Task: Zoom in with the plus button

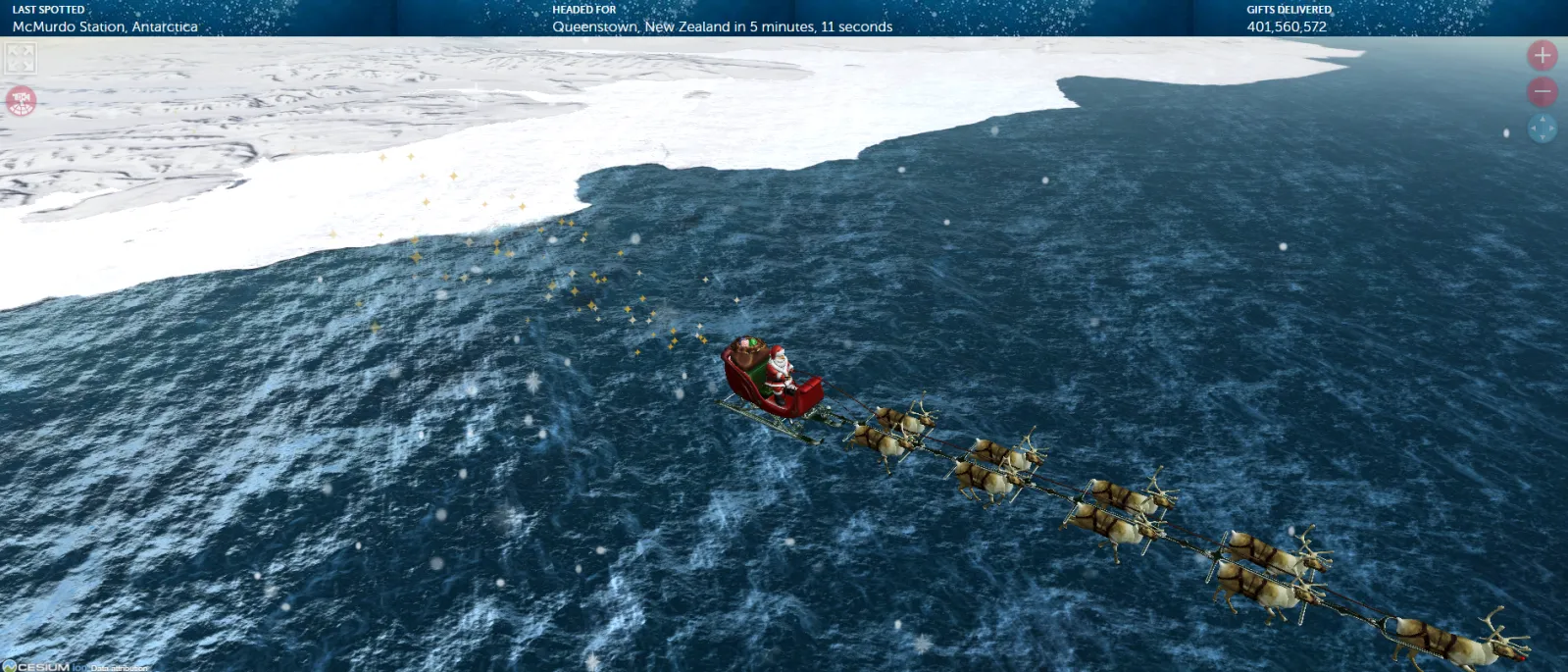Action: [1542, 56]
